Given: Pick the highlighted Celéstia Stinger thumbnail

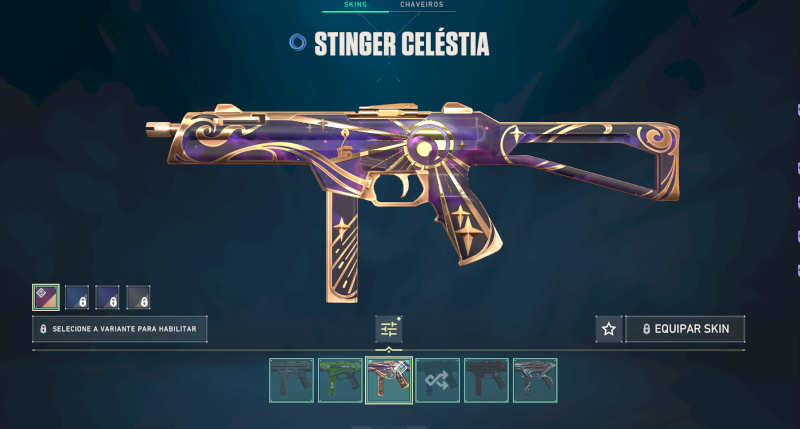Looking at the screenshot, I should (389, 380).
